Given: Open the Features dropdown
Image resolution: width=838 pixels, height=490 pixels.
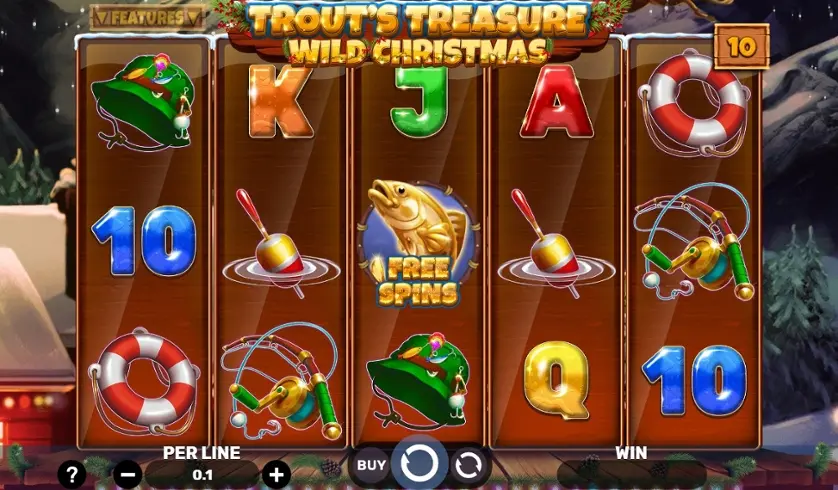Looking at the screenshot, I should 148,17.
